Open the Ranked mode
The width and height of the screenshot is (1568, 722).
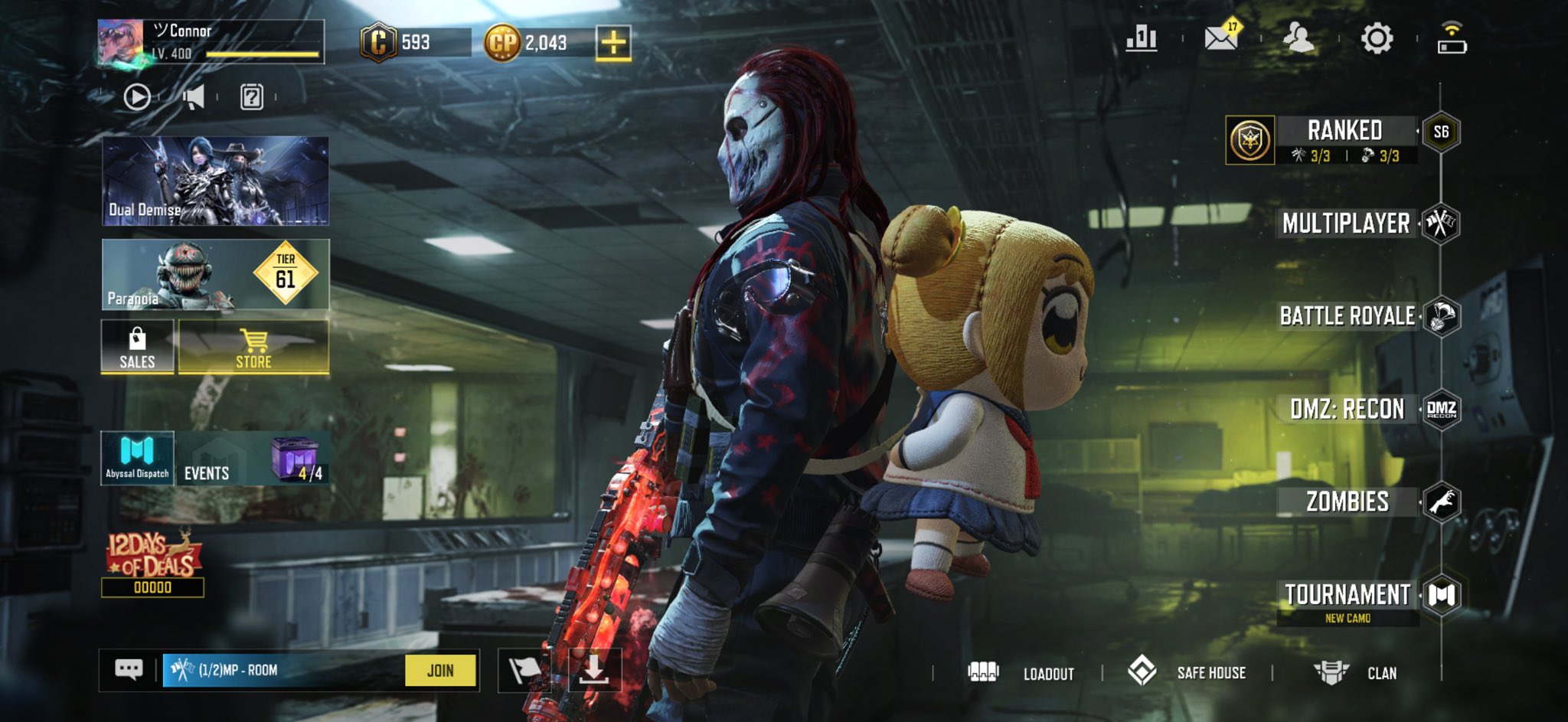(x=1344, y=131)
